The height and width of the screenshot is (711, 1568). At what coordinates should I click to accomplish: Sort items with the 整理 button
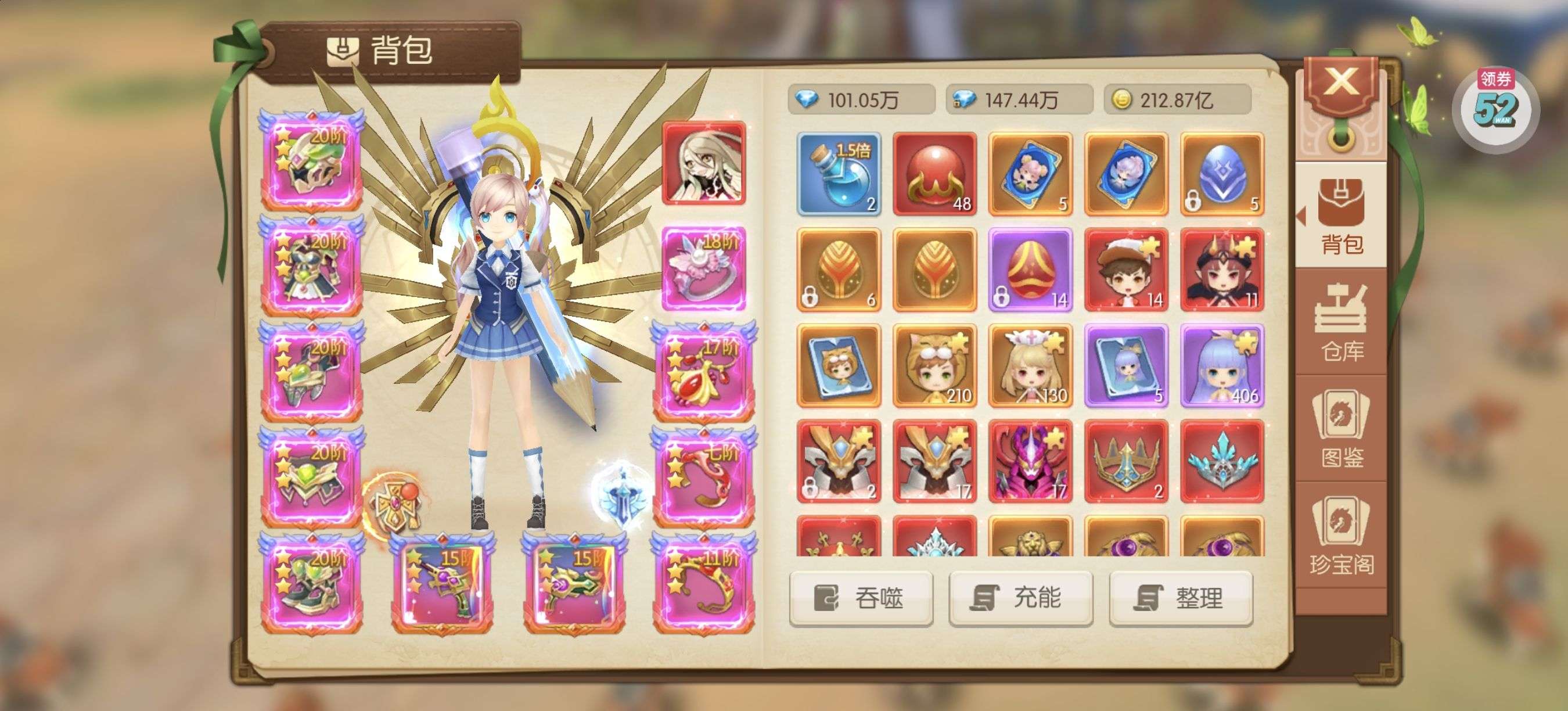pyautogui.click(x=1181, y=598)
